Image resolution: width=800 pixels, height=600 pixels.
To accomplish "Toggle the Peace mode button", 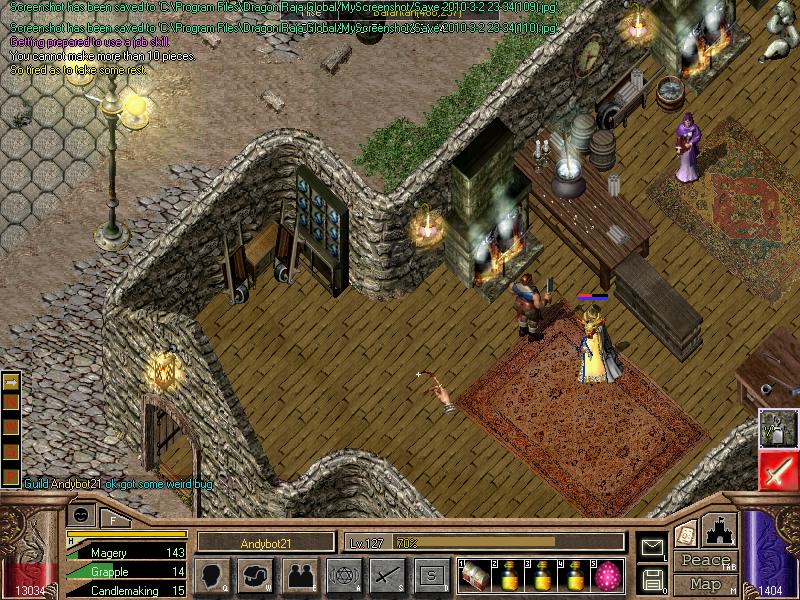I will [x=705, y=561].
